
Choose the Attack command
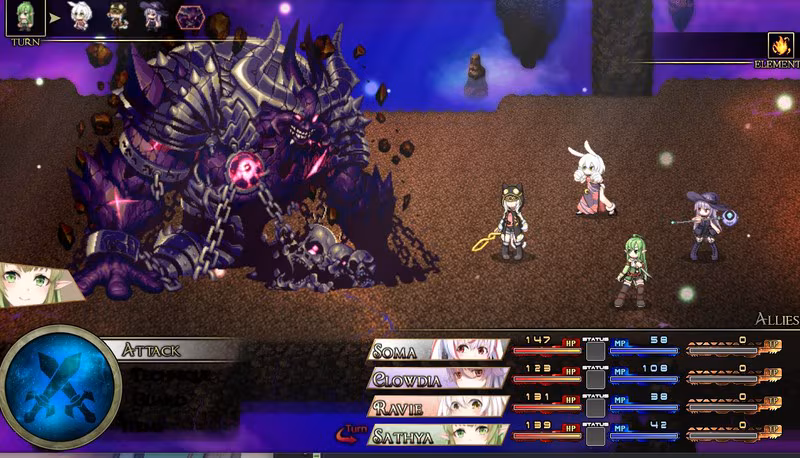pos(152,350)
